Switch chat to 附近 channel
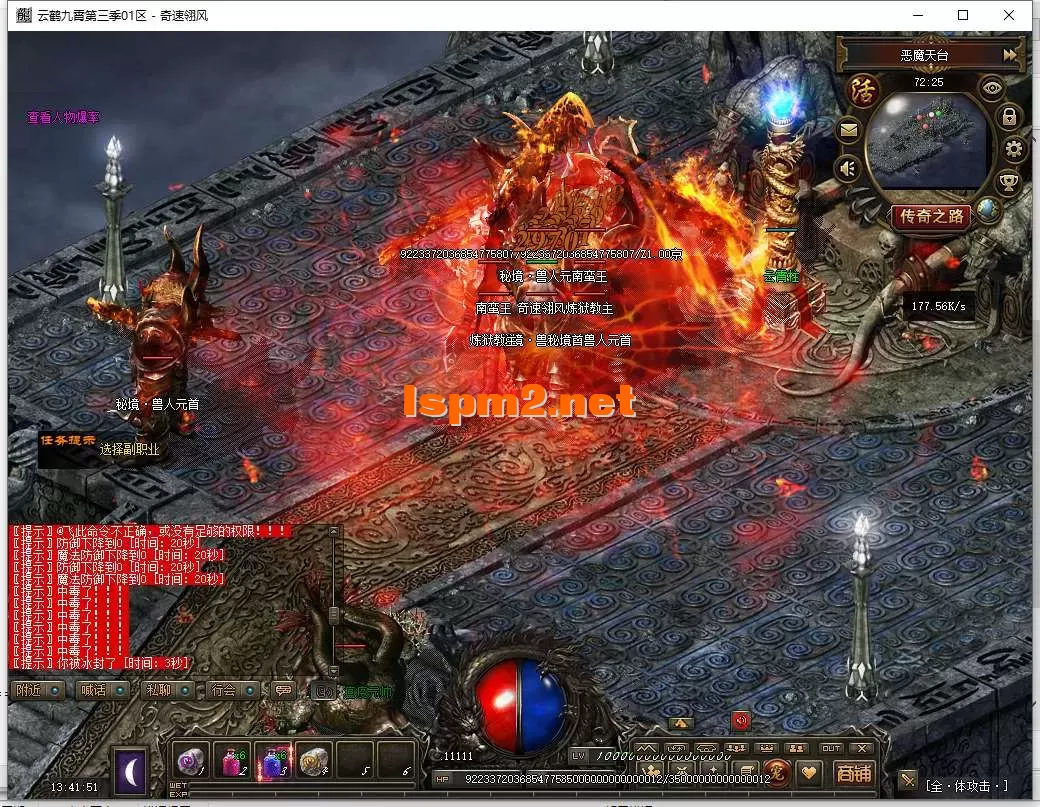 [x=39, y=690]
